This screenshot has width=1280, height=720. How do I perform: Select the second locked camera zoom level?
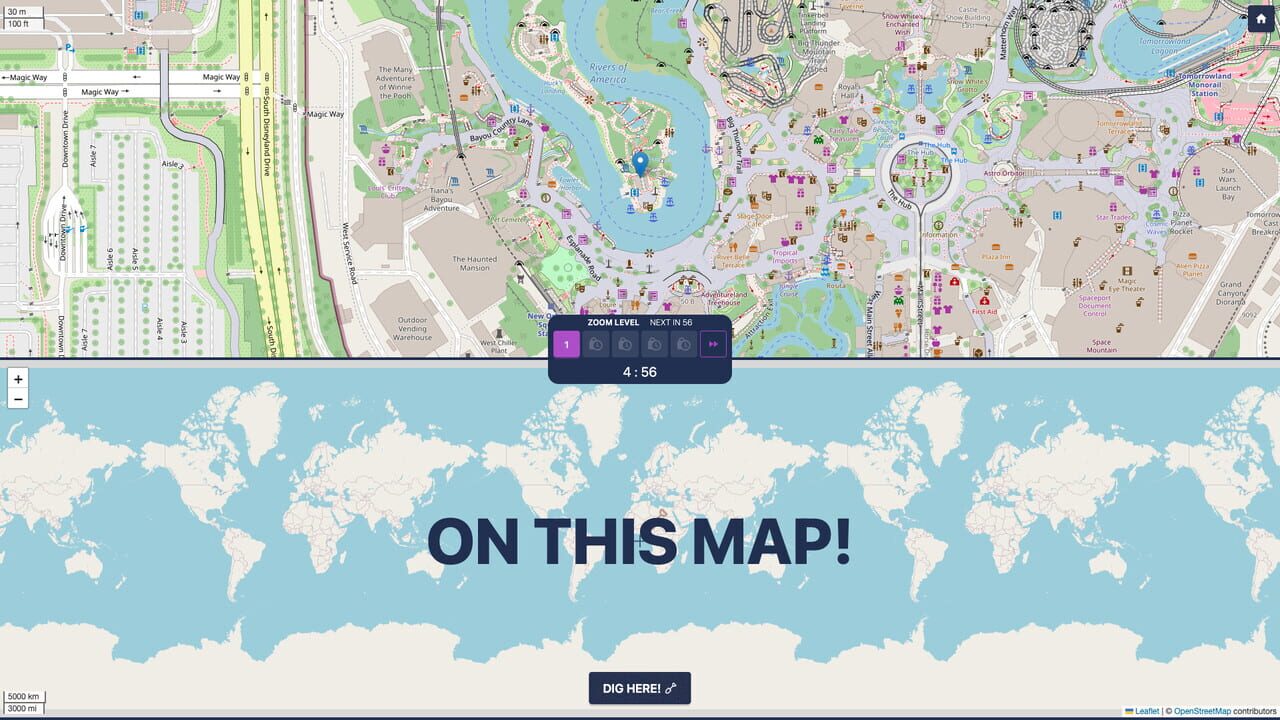[x=625, y=344]
